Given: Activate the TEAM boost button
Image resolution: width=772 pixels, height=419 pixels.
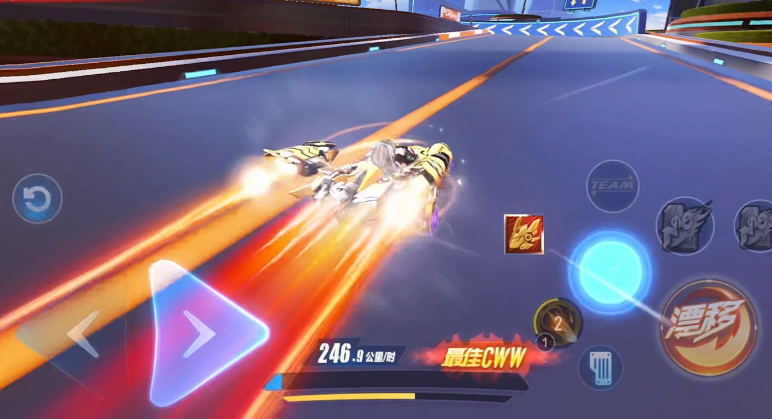Looking at the screenshot, I should point(612,186).
